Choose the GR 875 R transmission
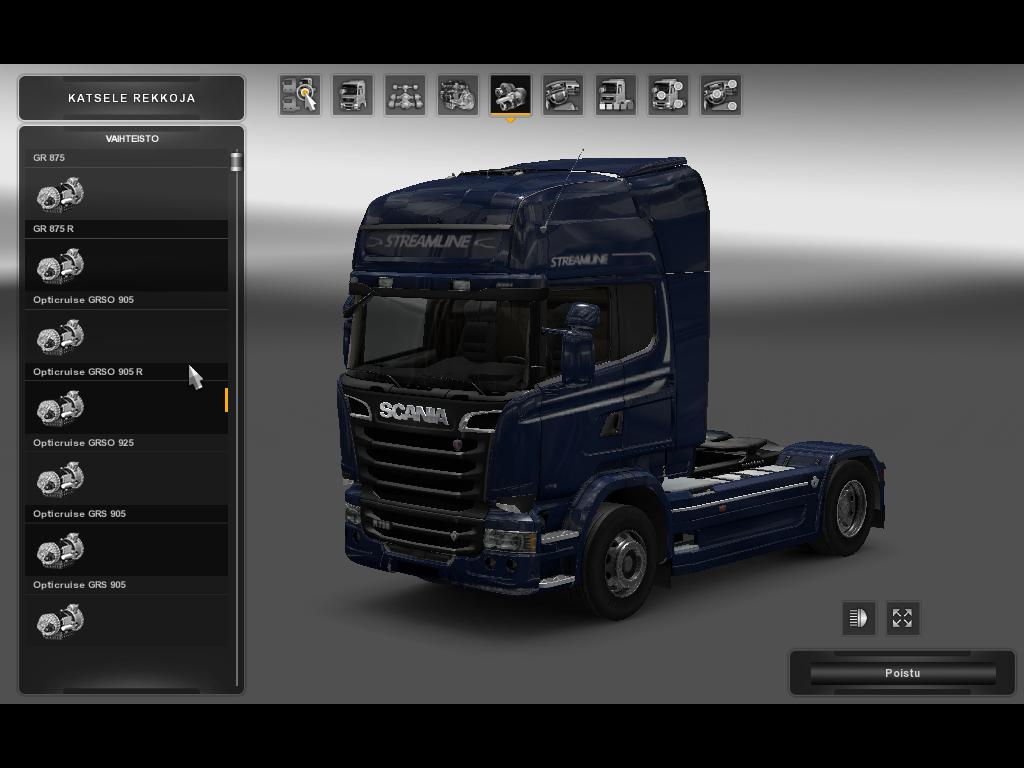 click(127, 265)
